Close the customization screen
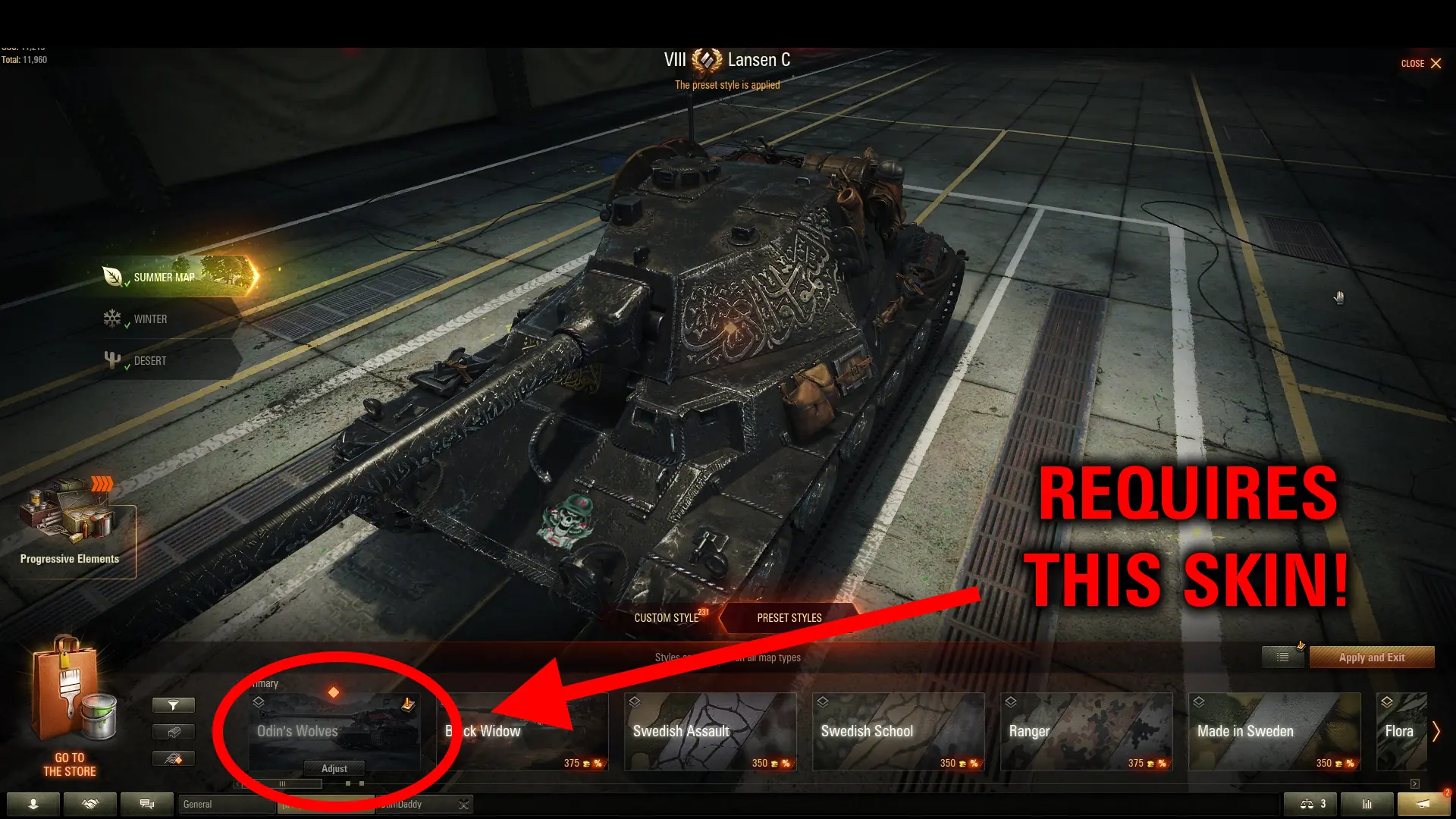1456x819 pixels. (1421, 64)
